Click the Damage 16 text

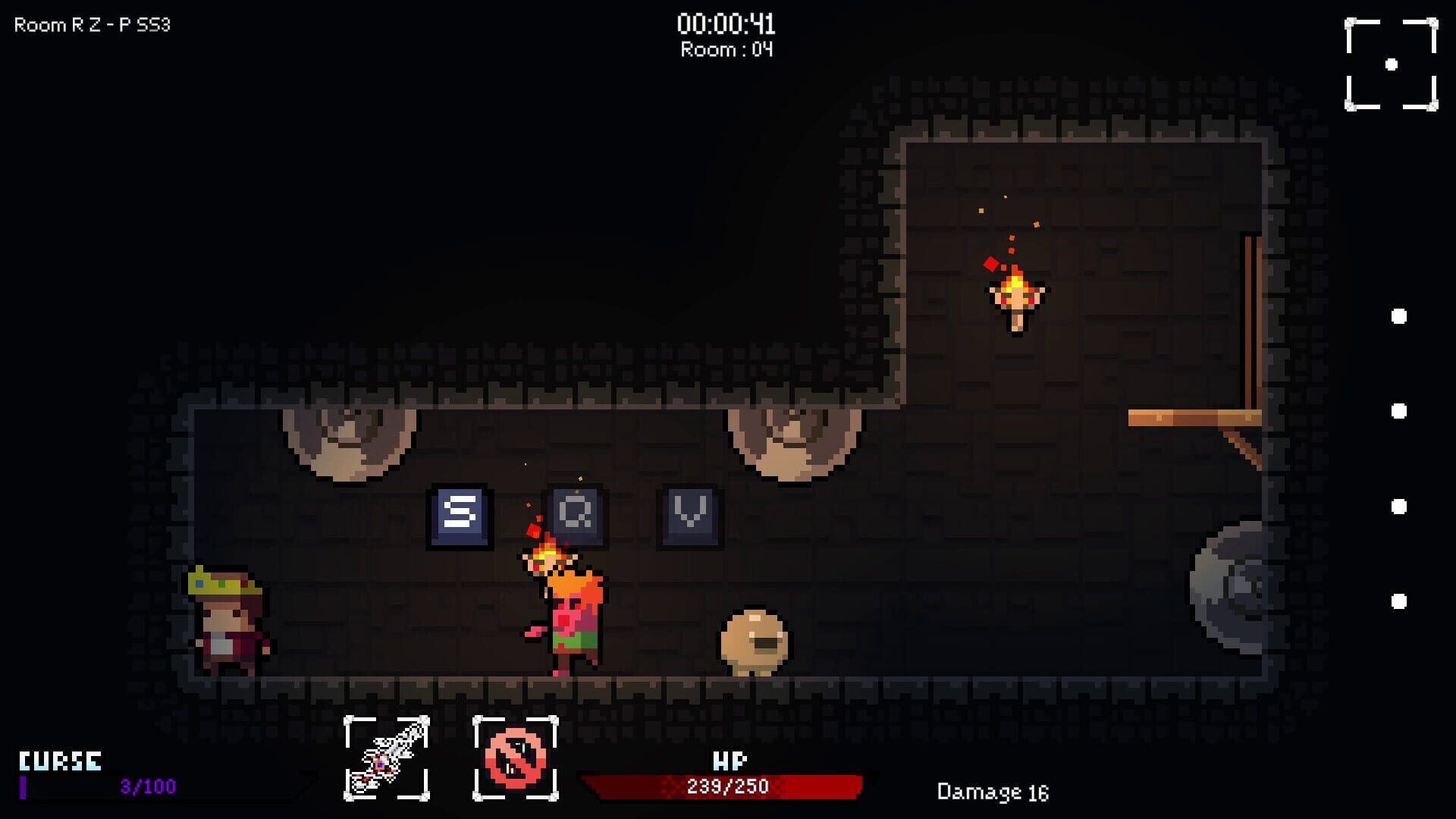point(993,792)
